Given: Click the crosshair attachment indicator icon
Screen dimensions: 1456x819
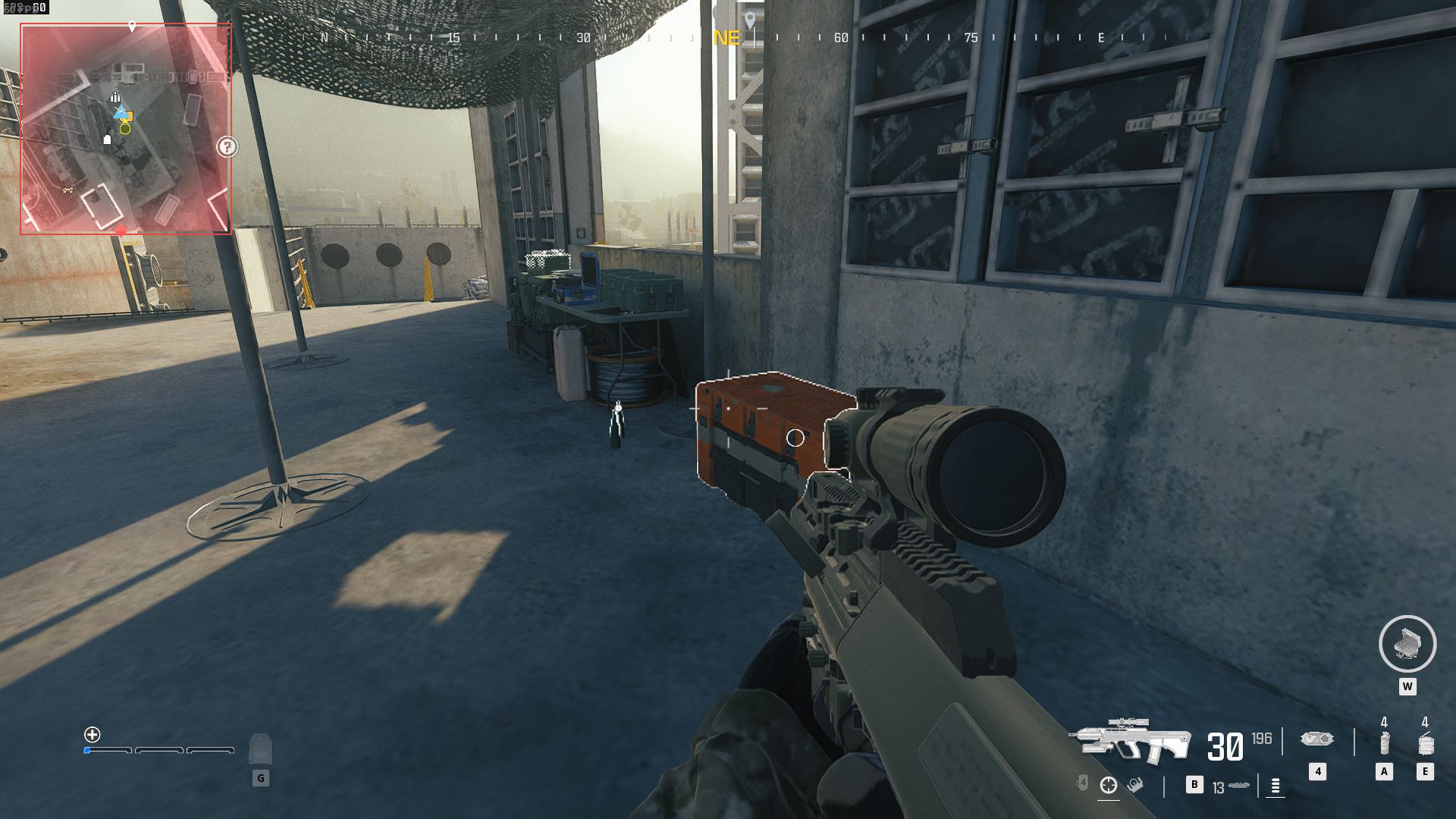Looking at the screenshot, I should [x=1109, y=785].
